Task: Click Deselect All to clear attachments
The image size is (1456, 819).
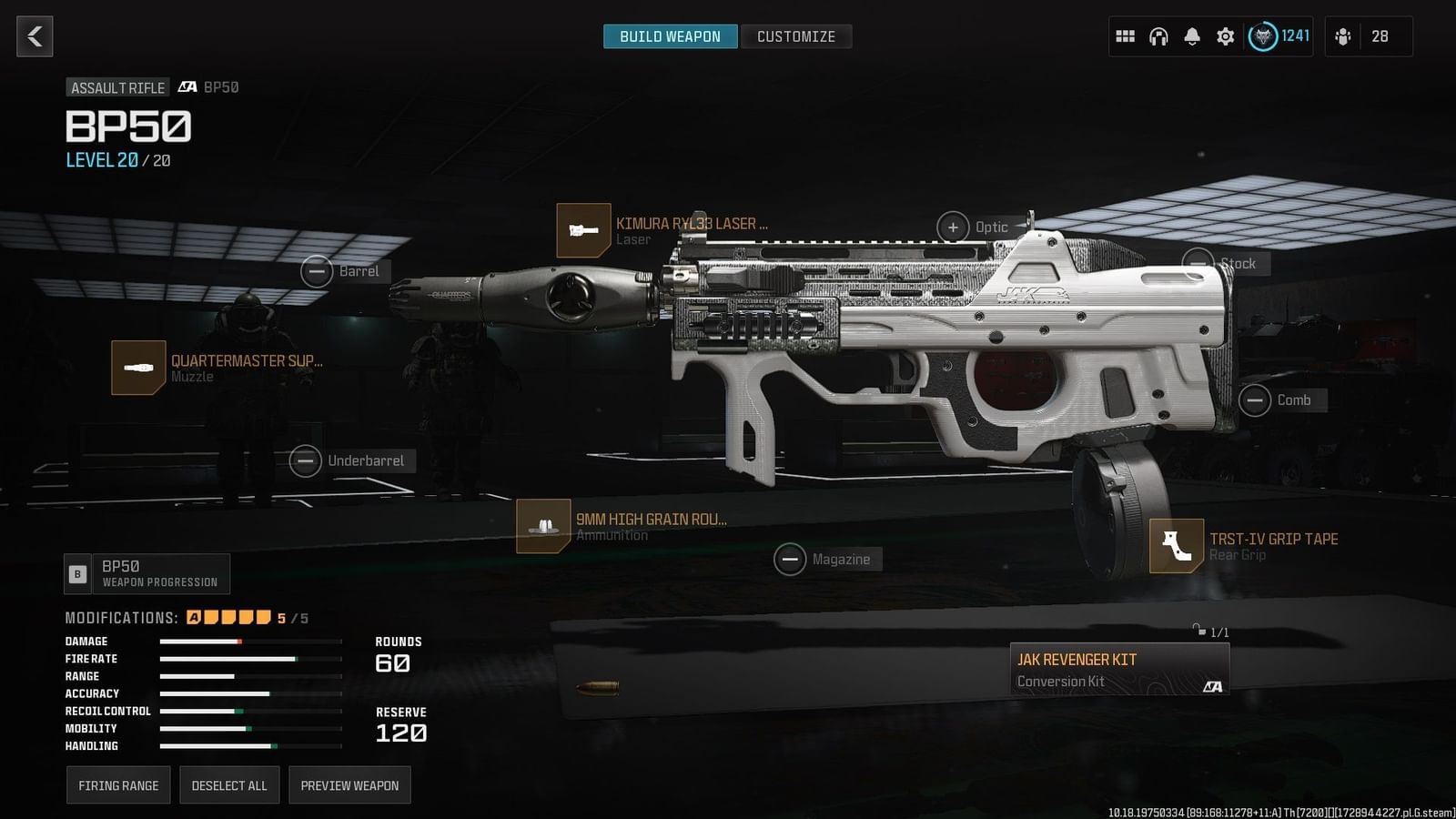Action: coord(229,784)
